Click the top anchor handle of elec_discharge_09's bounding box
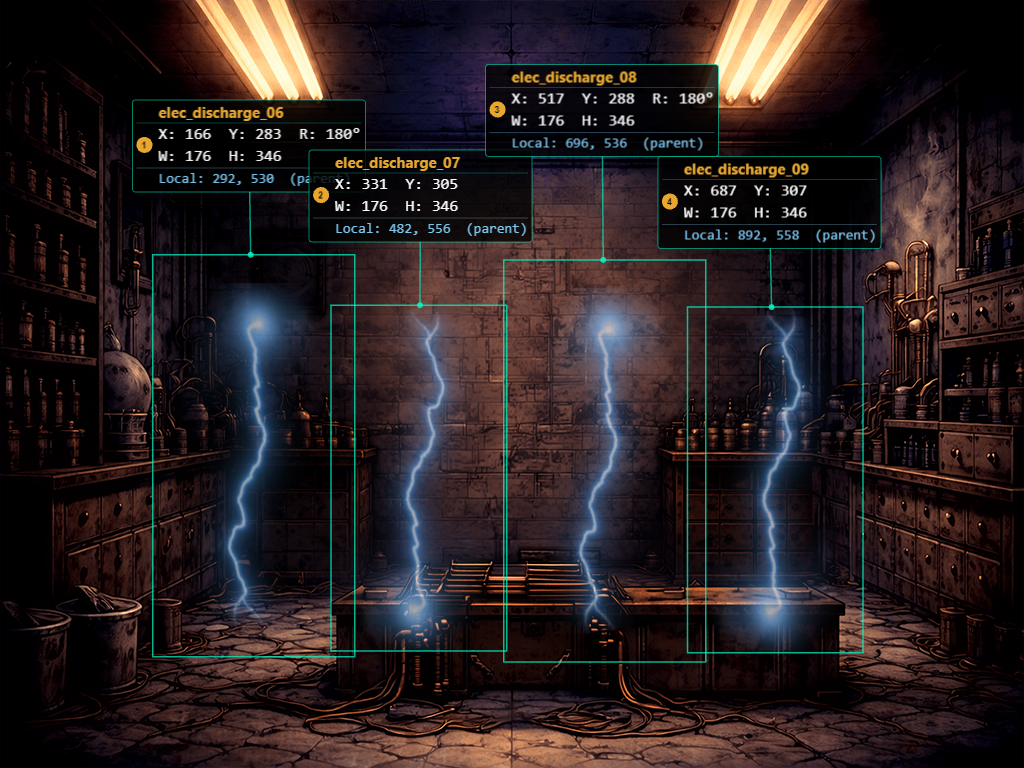The image size is (1024, 768). tap(771, 307)
